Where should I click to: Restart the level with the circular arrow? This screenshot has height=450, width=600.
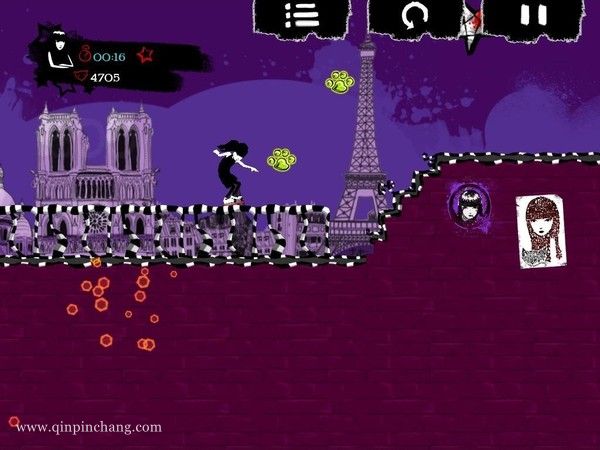pos(415,15)
